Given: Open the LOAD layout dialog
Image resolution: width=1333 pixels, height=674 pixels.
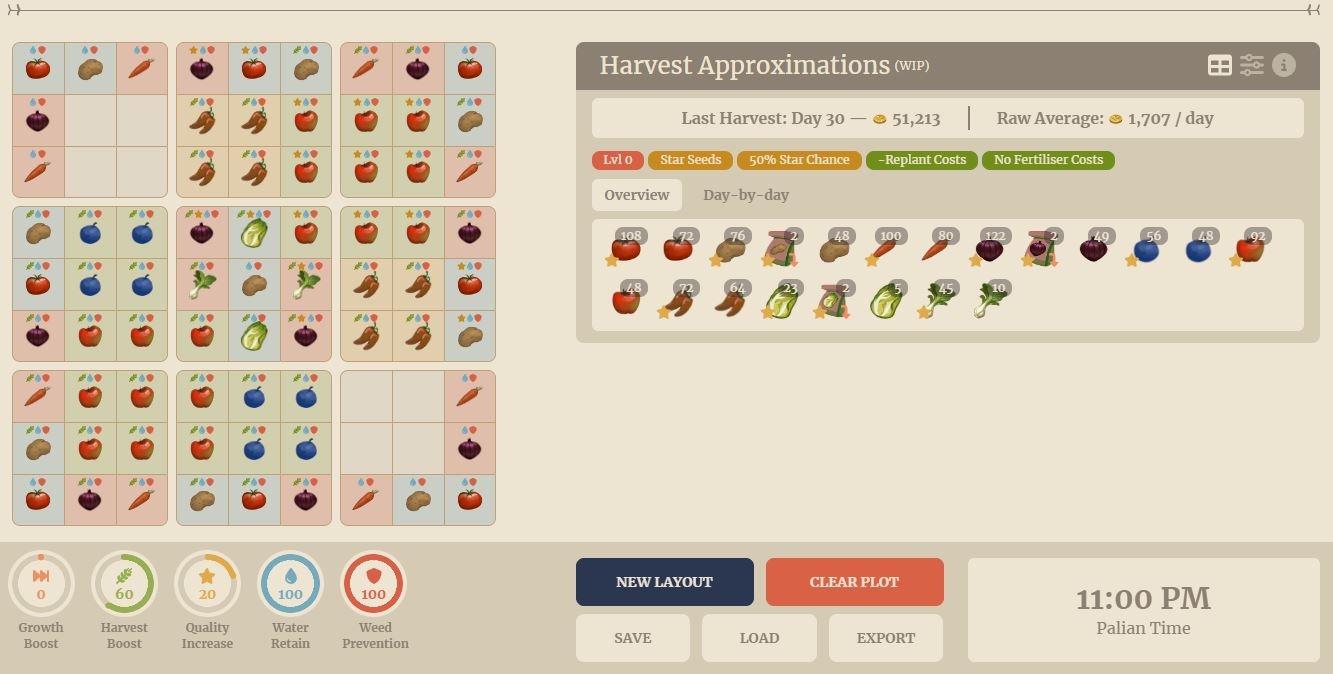Looking at the screenshot, I should [x=759, y=638].
